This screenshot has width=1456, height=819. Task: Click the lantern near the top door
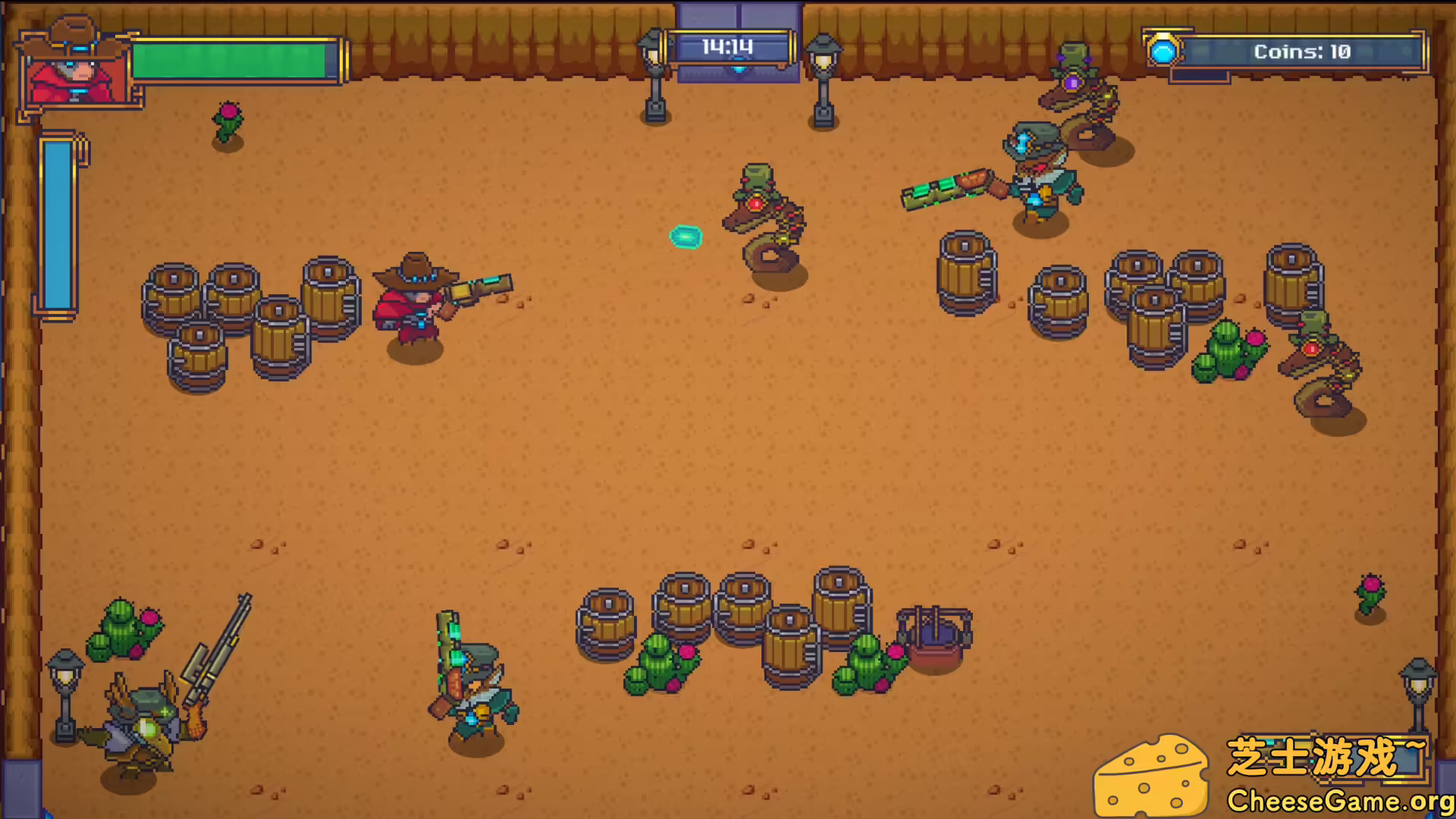pyautogui.click(x=654, y=72)
